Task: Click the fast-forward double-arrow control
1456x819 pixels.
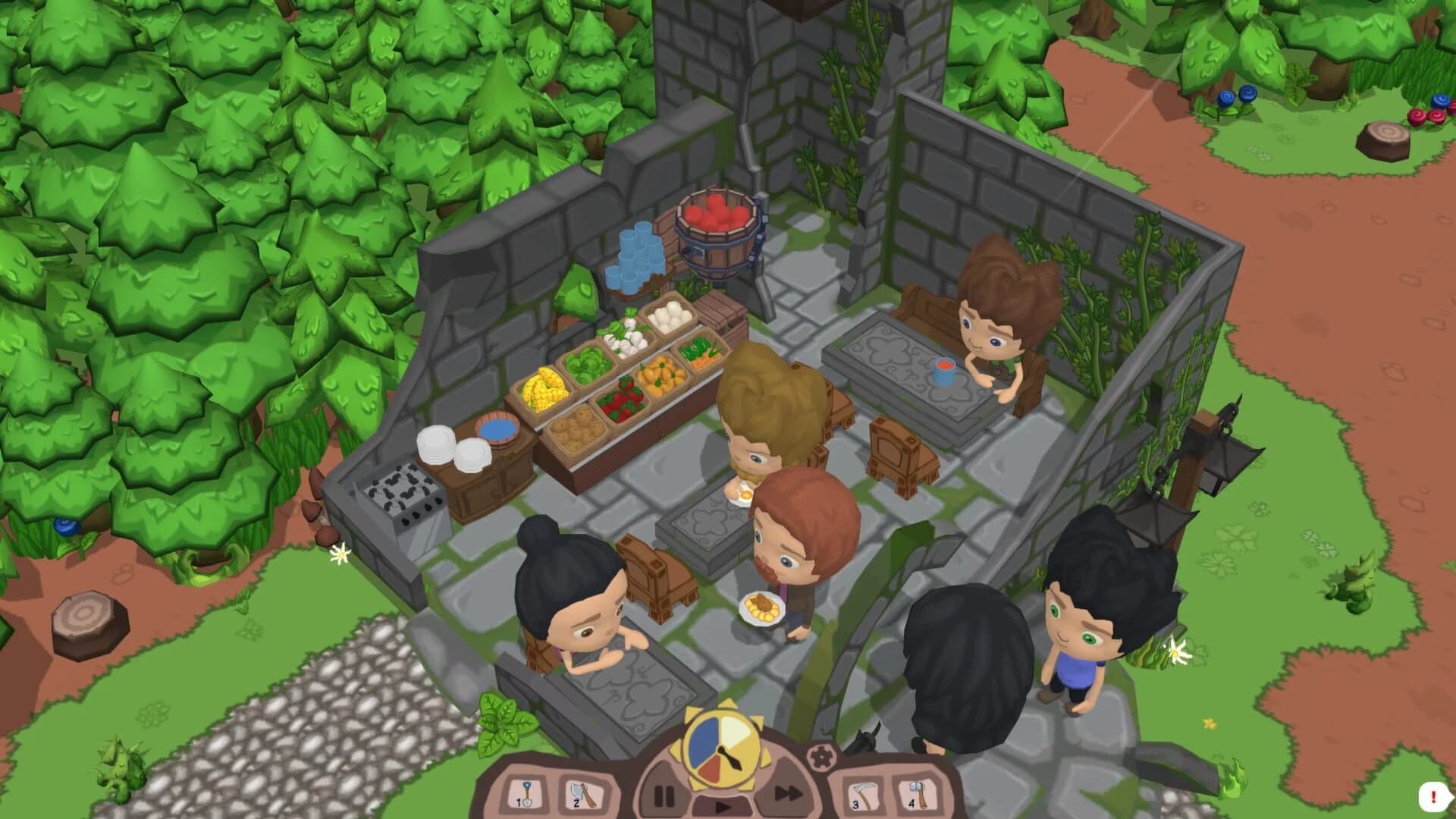Action: [788, 793]
